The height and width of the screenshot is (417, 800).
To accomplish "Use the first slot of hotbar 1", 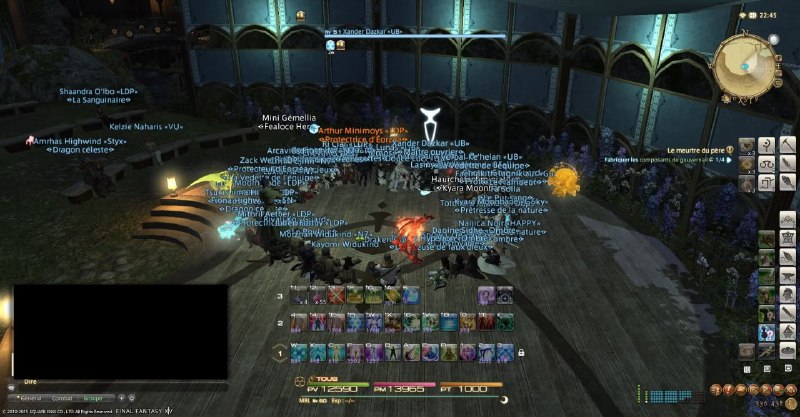I will coord(298,352).
